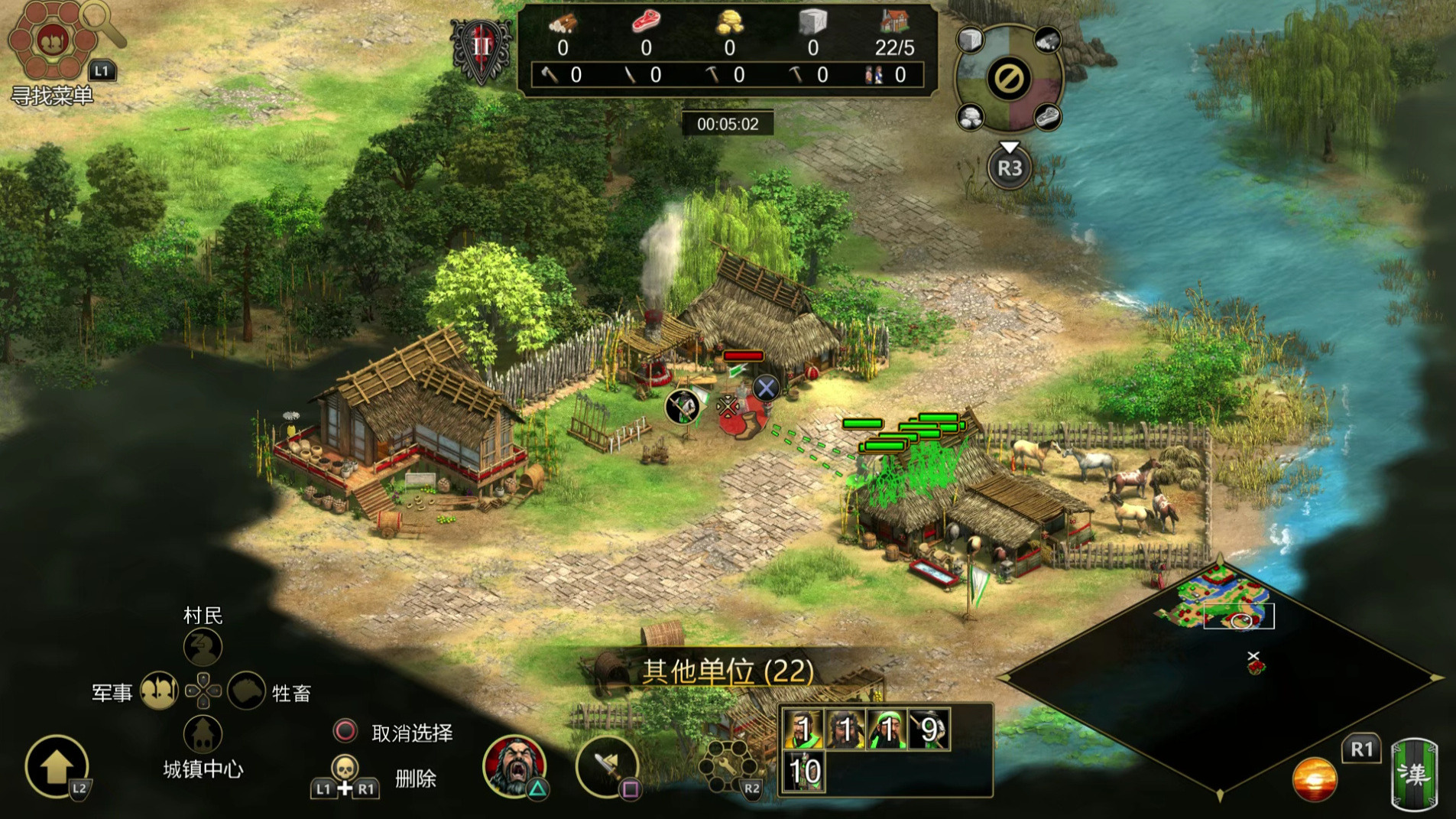1456x819 pixels.
Task: Select the shouting bearded hero portrait
Action: [514, 765]
